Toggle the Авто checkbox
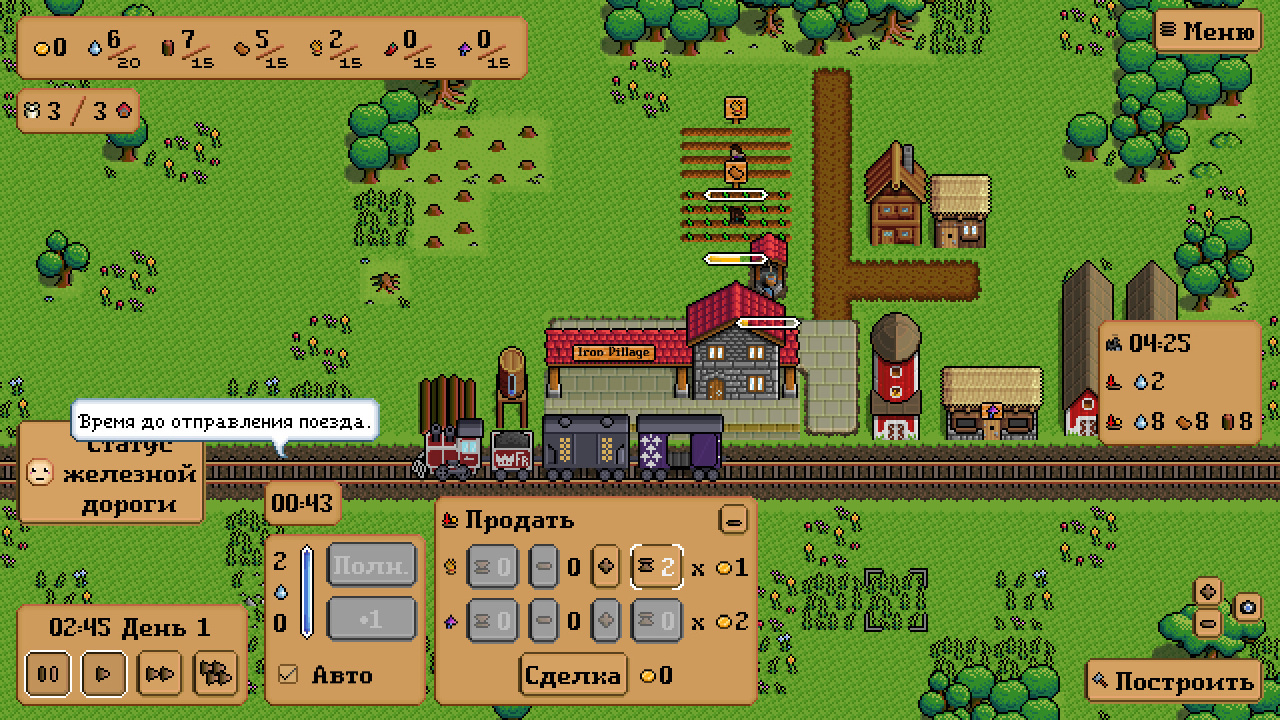The width and height of the screenshot is (1280, 720). click(x=289, y=675)
